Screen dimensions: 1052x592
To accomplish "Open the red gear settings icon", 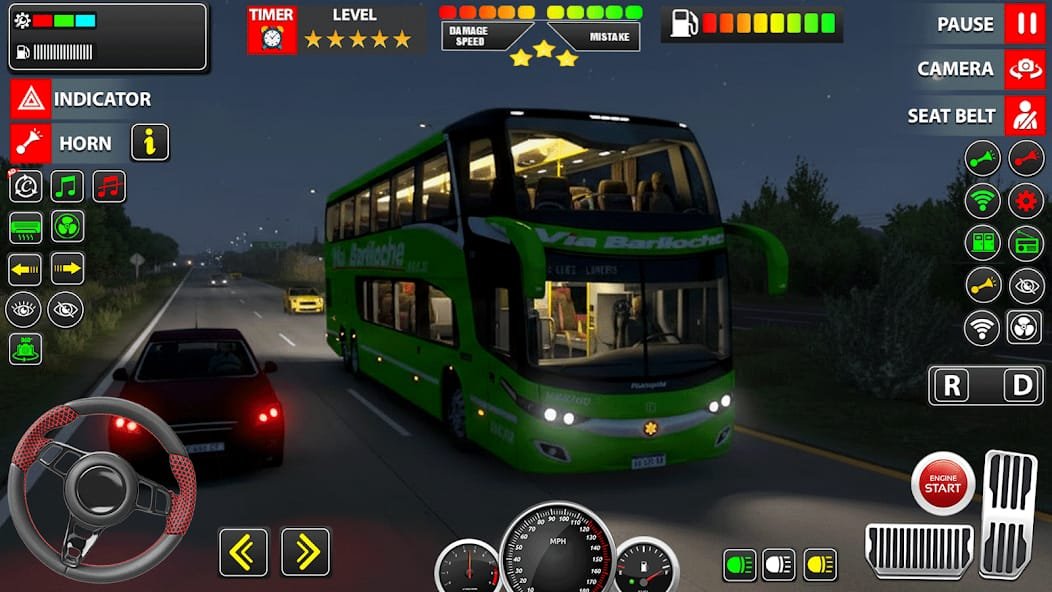I will (1026, 200).
